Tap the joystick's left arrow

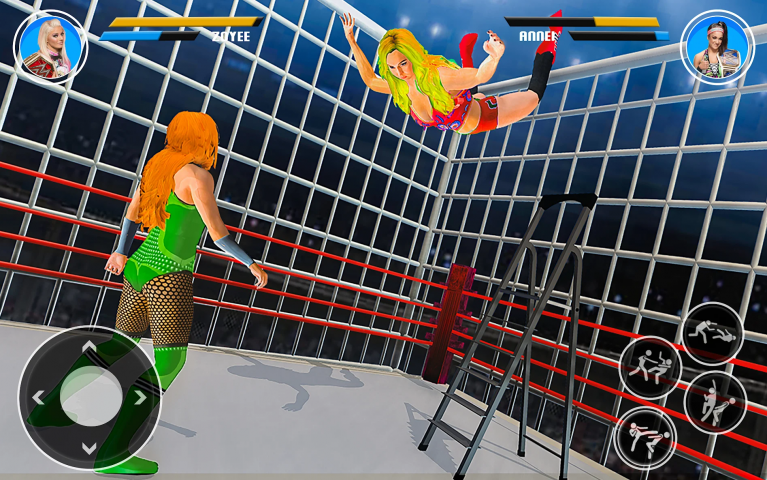38,397
